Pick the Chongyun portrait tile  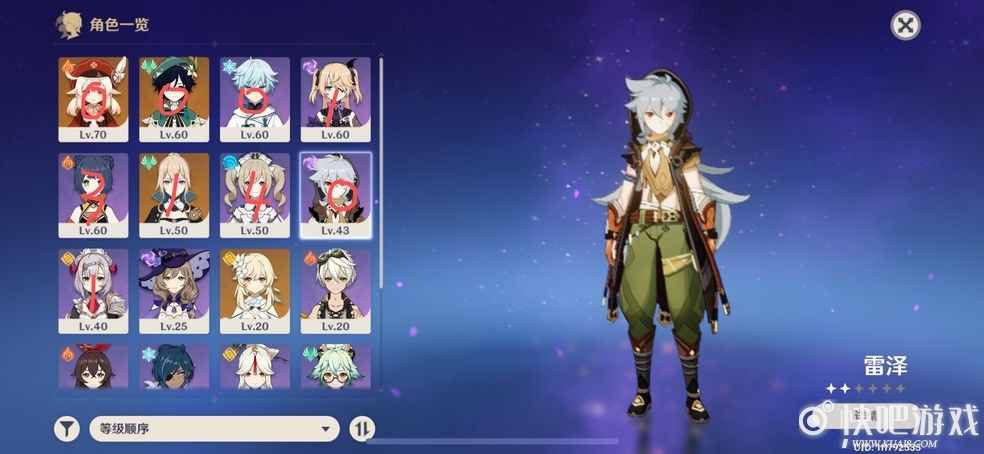255,98
